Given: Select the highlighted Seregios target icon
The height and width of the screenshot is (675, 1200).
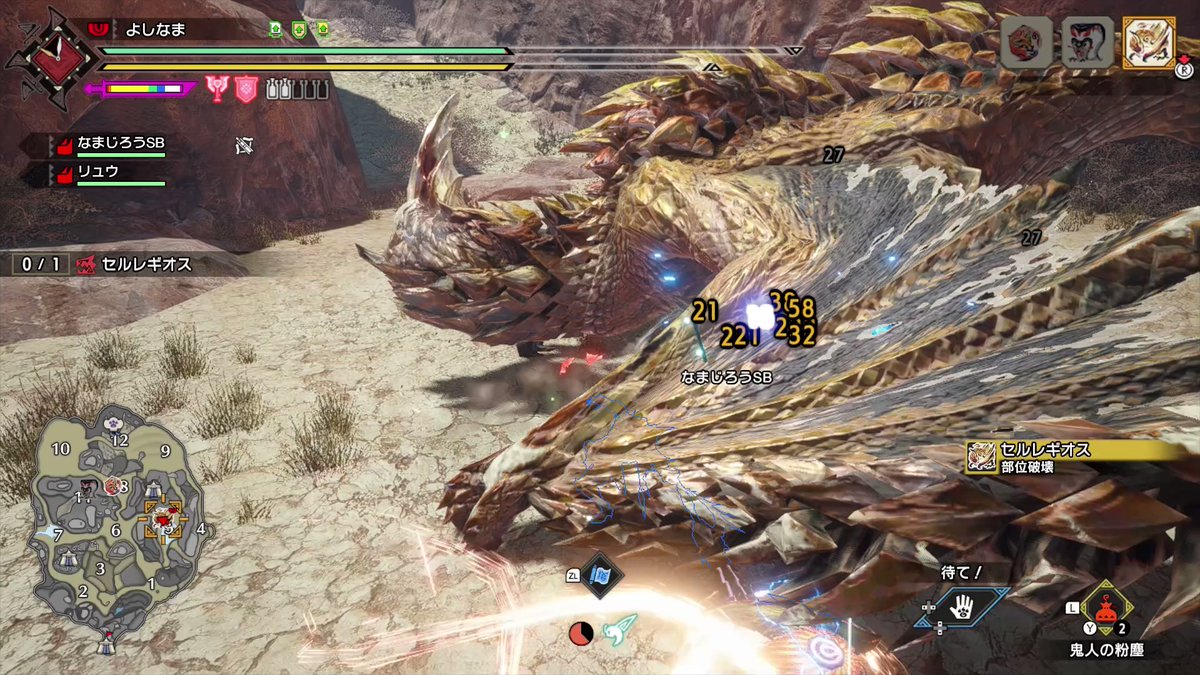Looking at the screenshot, I should click(1148, 43).
